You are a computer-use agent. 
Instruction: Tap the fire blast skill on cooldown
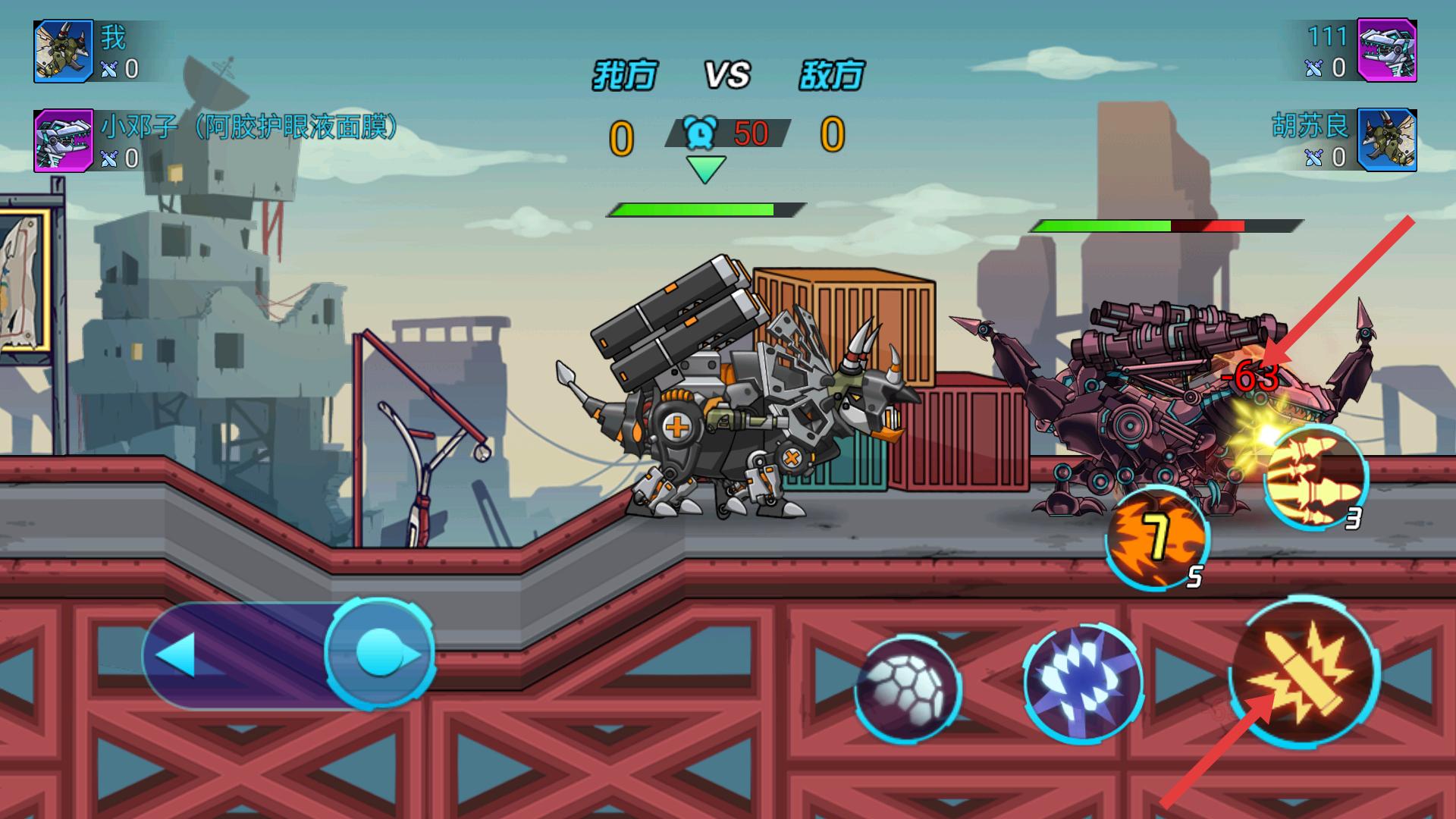click(x=1156, y=538)
